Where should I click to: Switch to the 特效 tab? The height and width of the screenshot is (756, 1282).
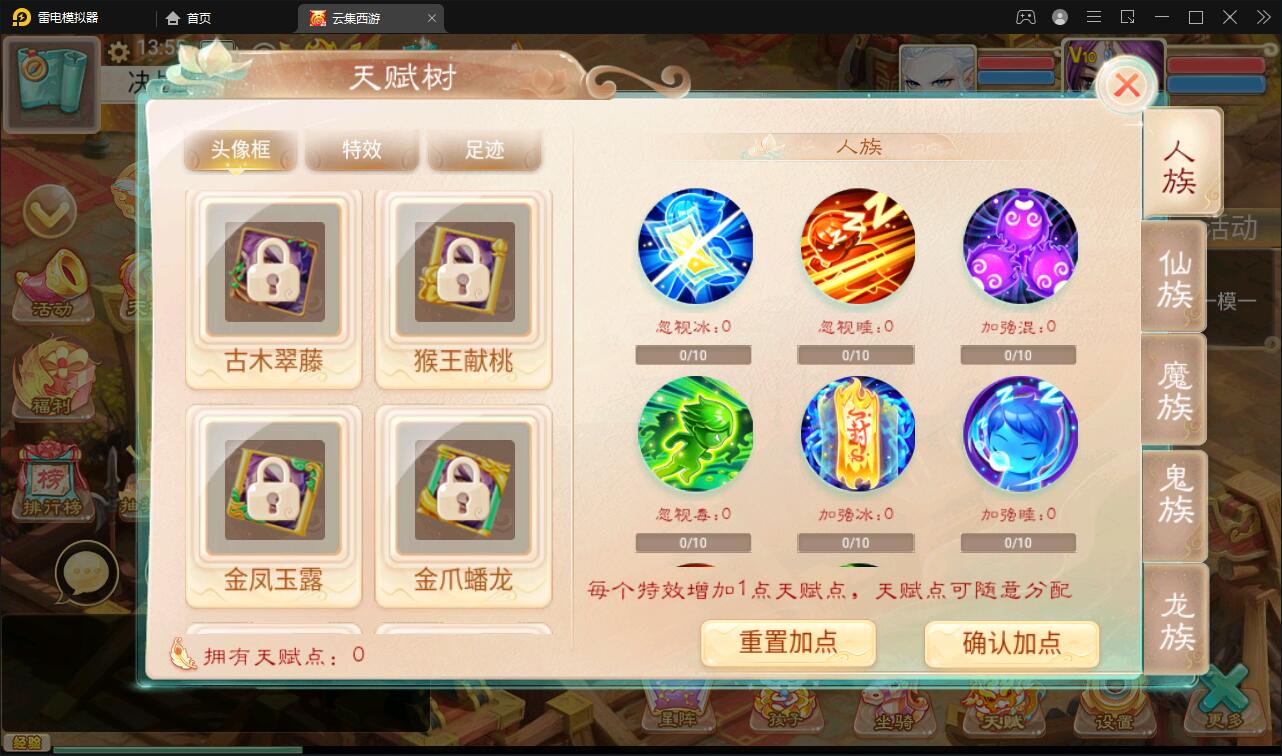(362, 149)
